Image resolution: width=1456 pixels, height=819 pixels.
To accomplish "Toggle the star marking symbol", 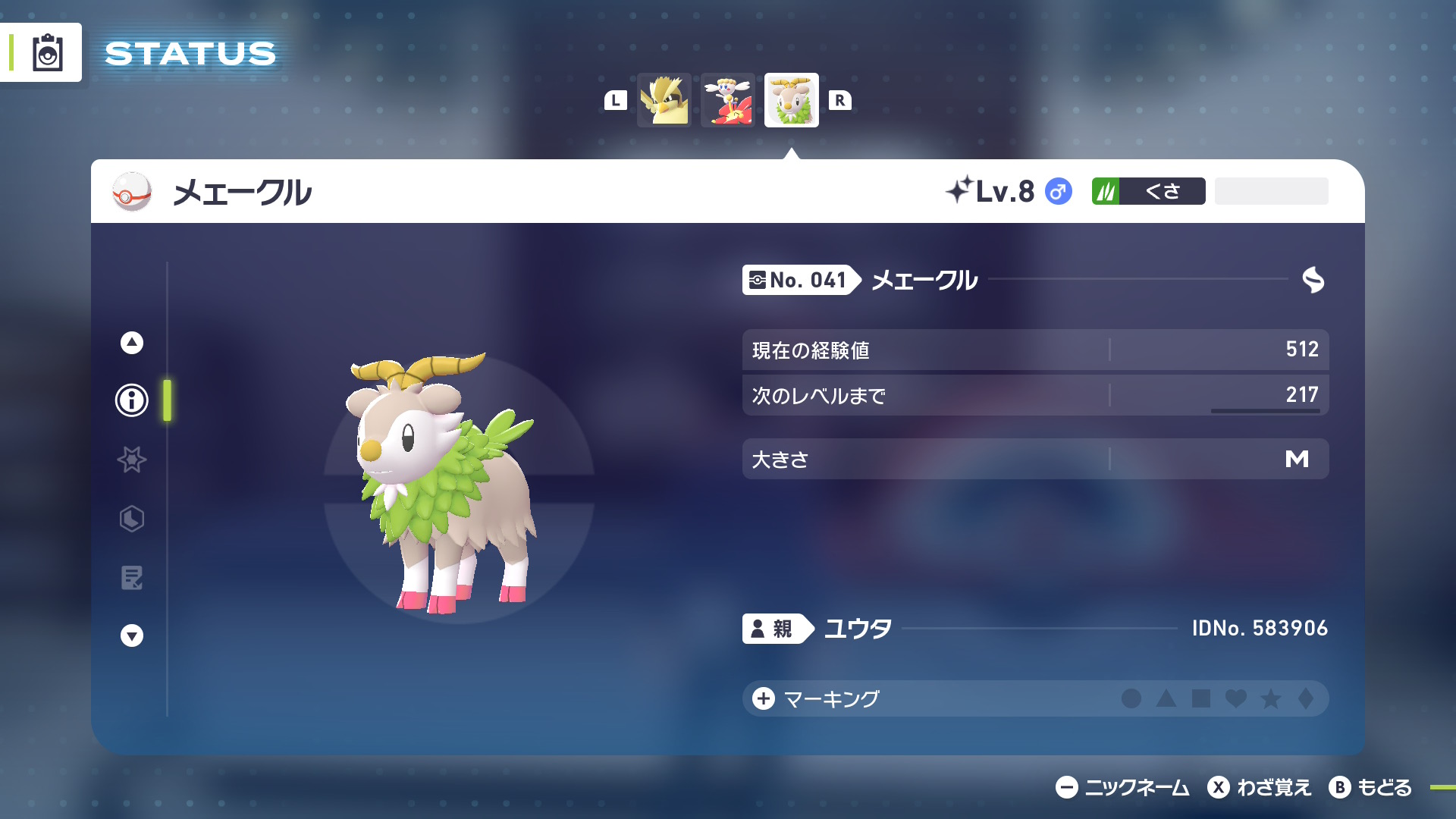I will click(x=1272, y=699).
